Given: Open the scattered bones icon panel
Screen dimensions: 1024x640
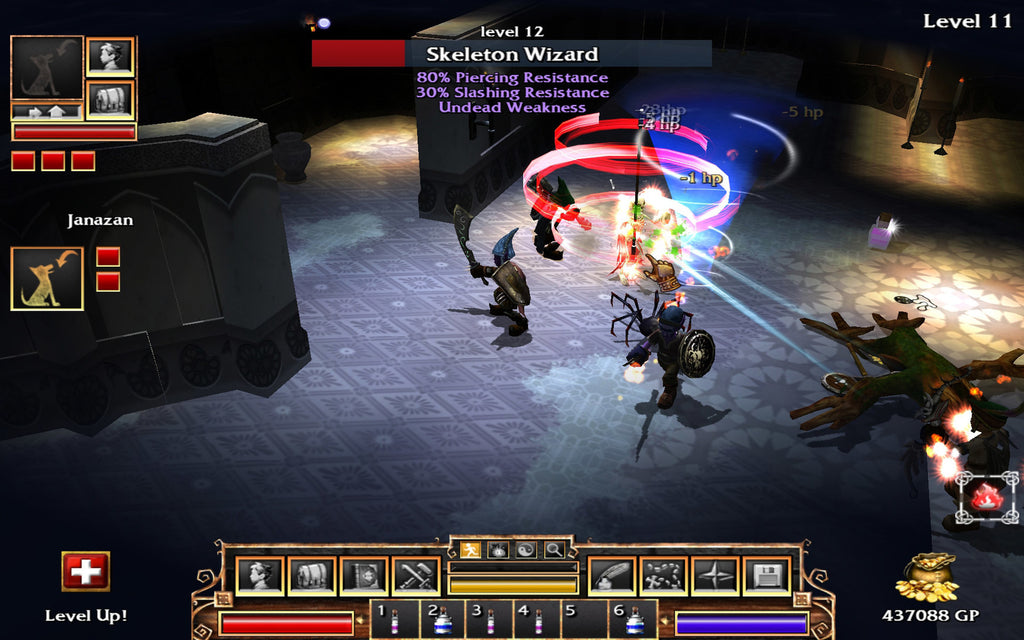Looking at the screenshot, I should click(663, 575).
